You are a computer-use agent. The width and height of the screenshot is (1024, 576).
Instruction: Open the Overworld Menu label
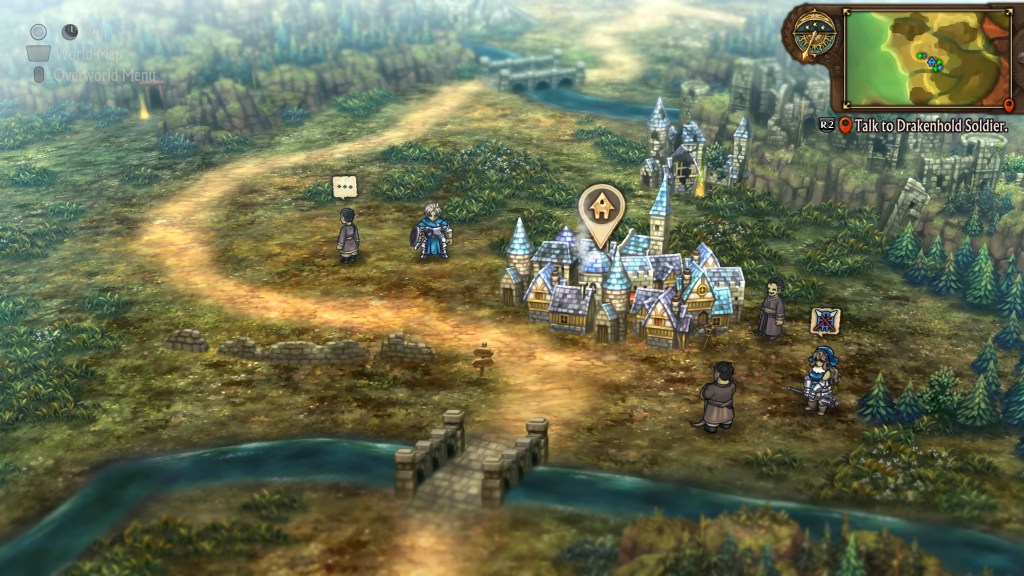[106, 75]
